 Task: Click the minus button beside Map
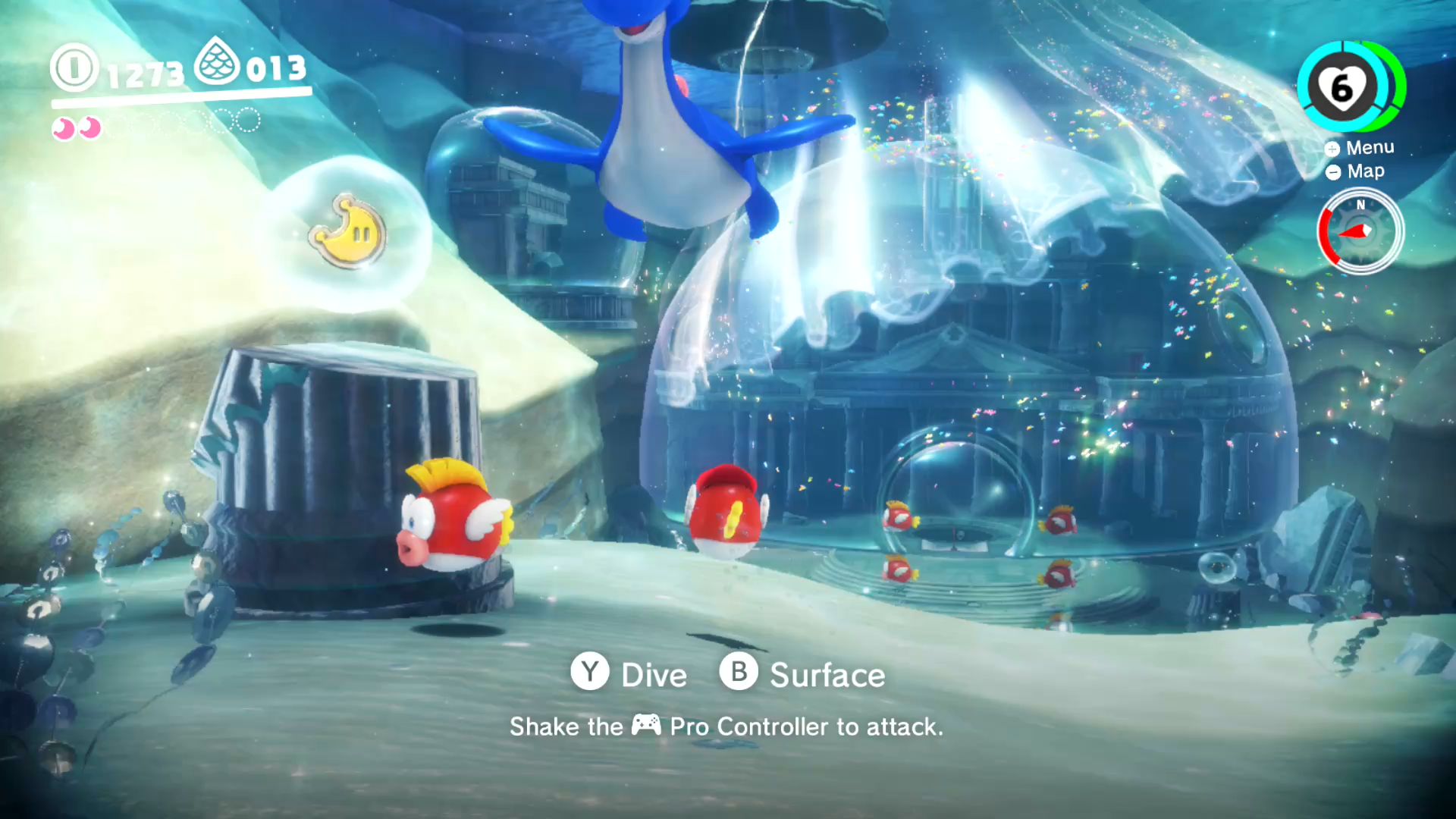tap(1333, 172)
